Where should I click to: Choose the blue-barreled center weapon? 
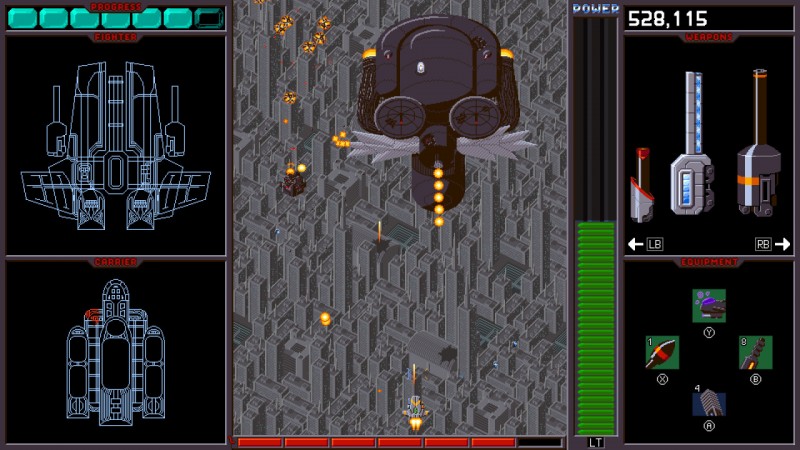689,143
